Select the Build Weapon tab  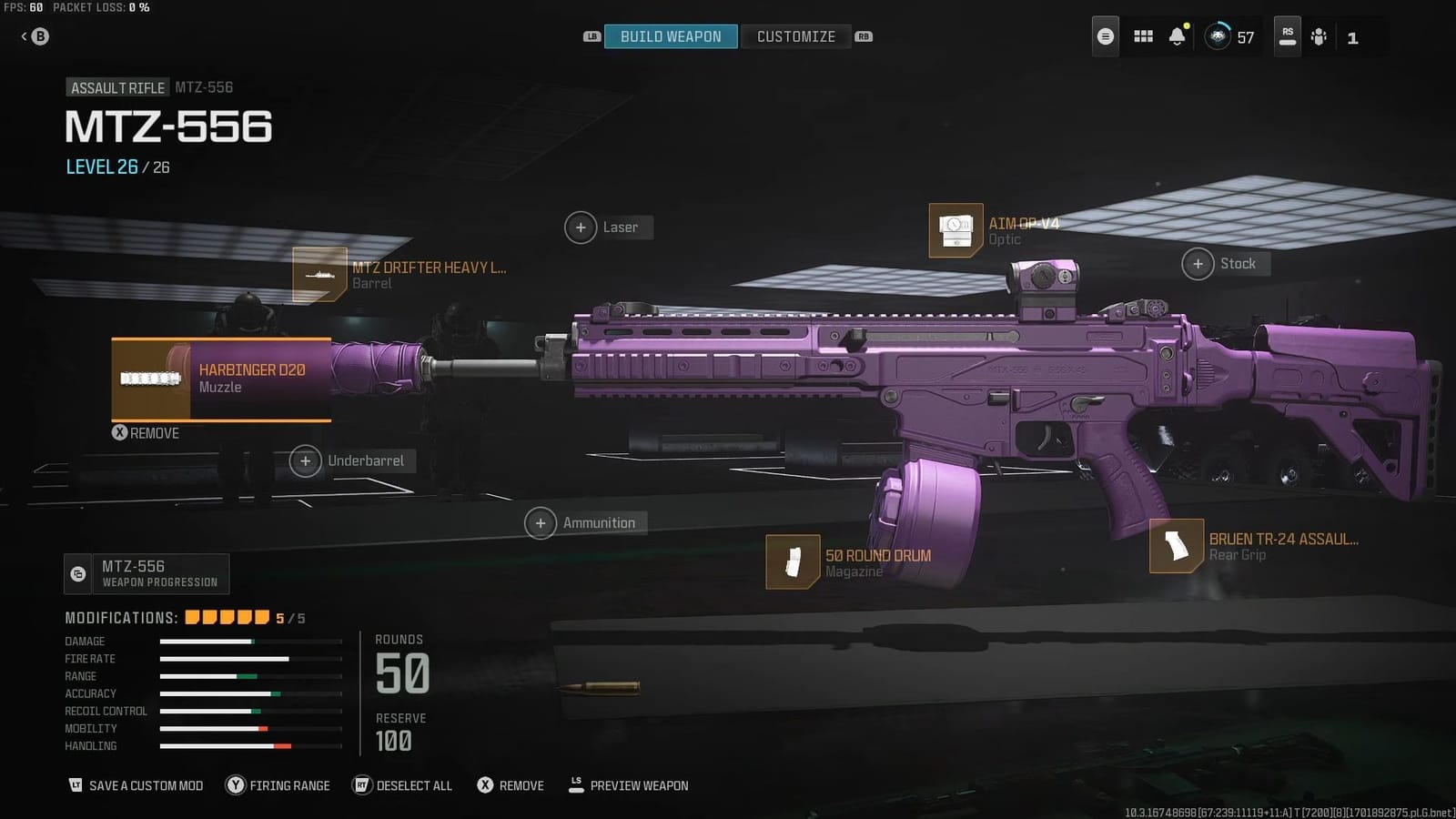pyautogui.click(x=671, y=36)
